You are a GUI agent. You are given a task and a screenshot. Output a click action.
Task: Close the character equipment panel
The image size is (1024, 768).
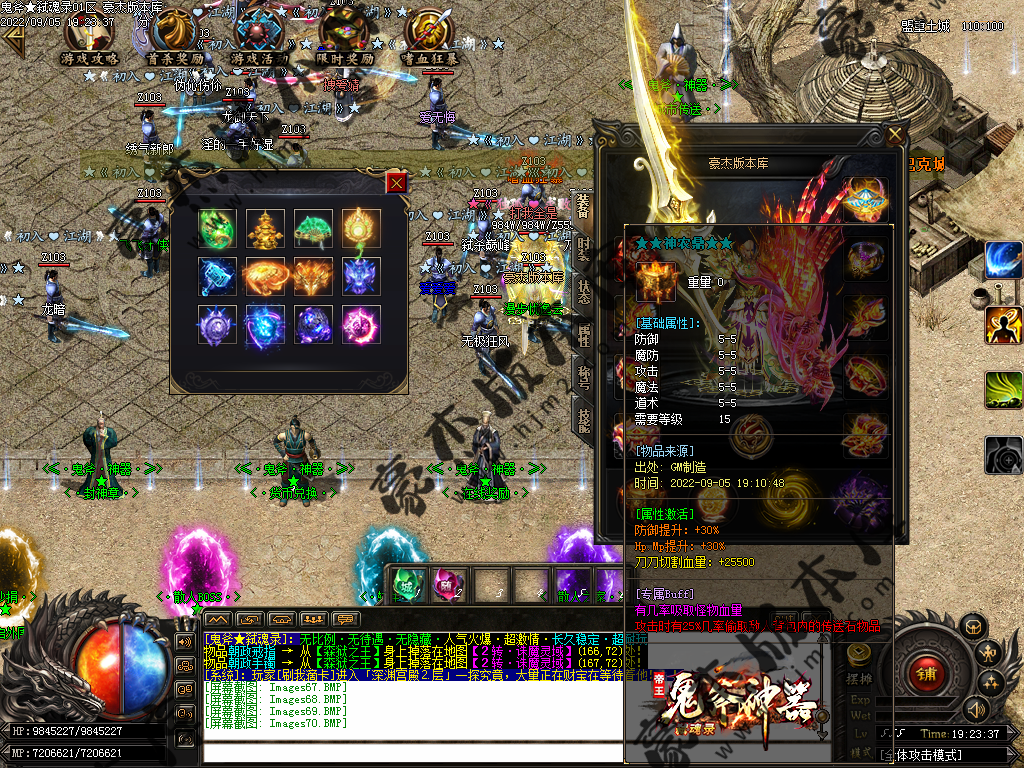(x=895, y=134)
